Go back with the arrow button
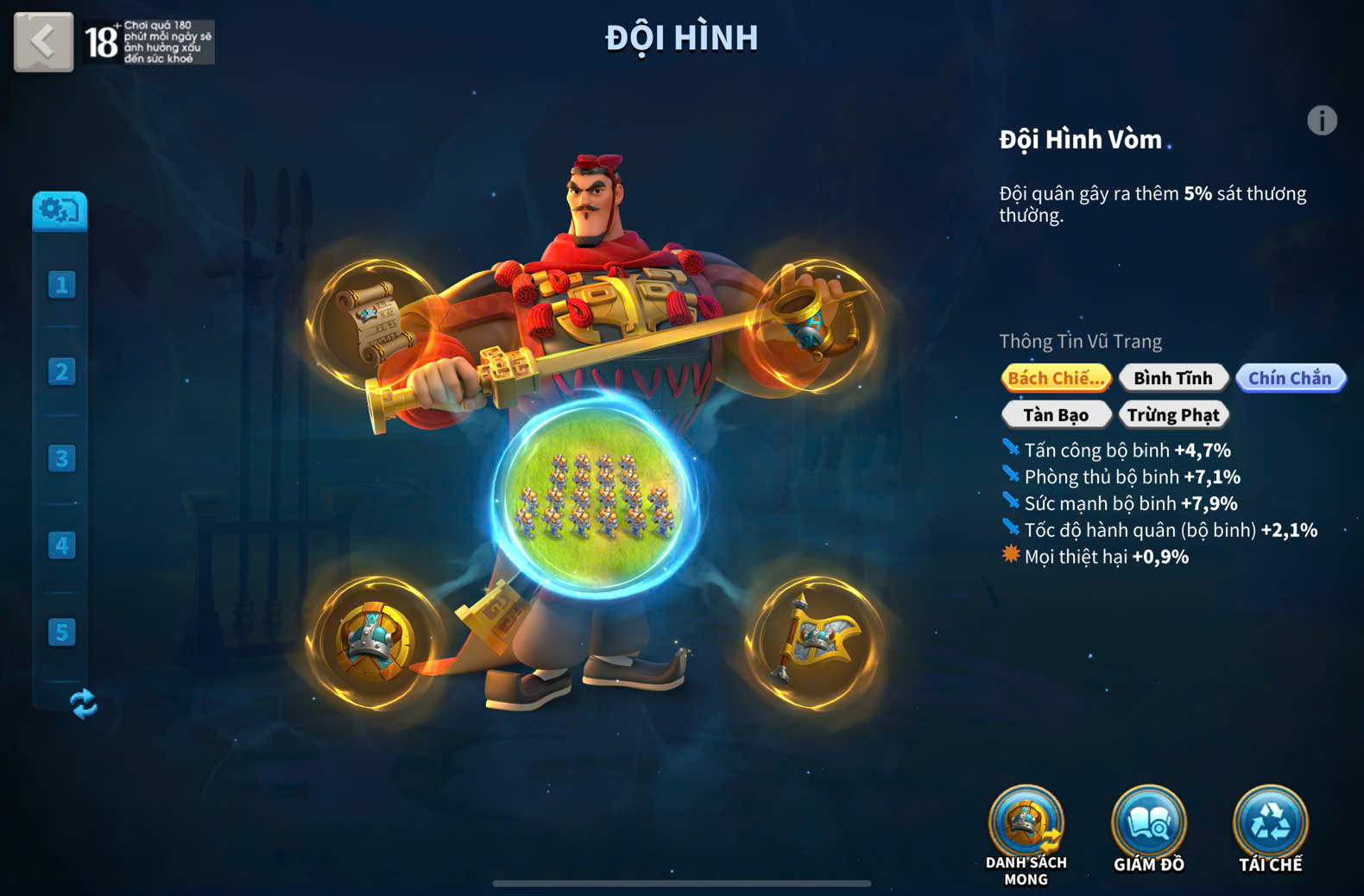1364x896 pixels. (x=43, y=41)
